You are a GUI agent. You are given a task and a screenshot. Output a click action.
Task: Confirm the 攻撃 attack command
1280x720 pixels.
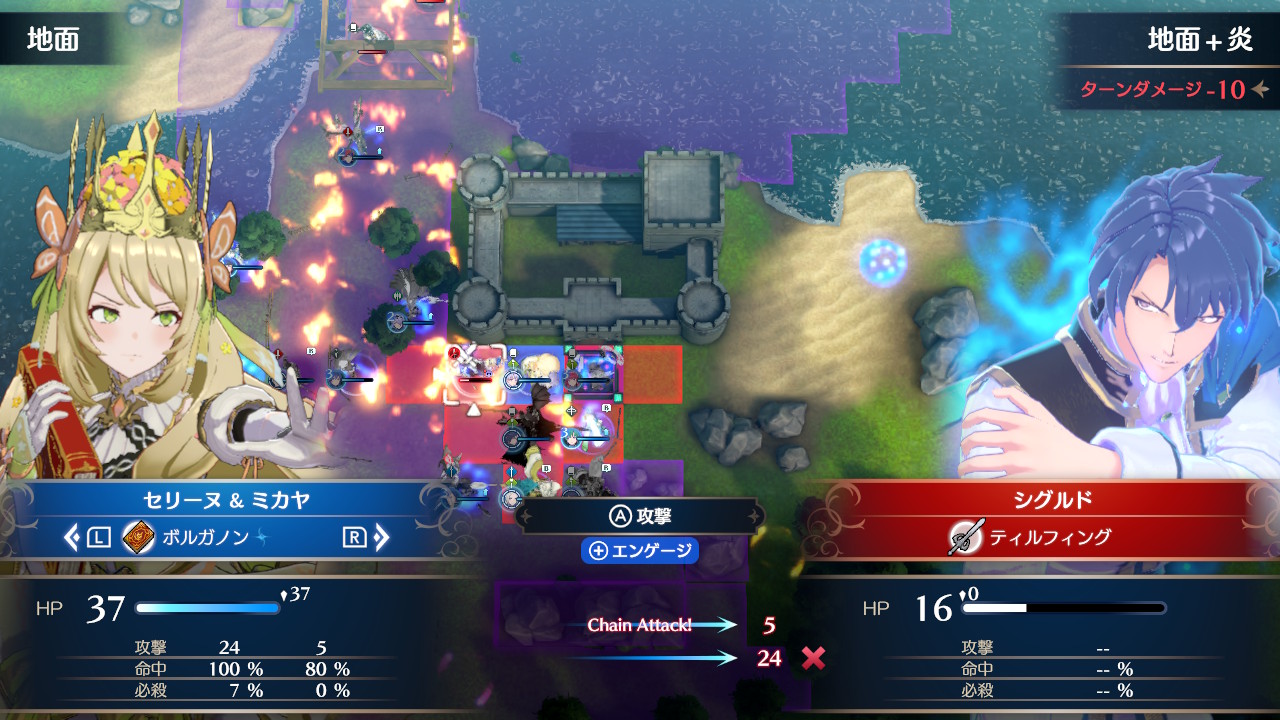[x=640, y=516]
